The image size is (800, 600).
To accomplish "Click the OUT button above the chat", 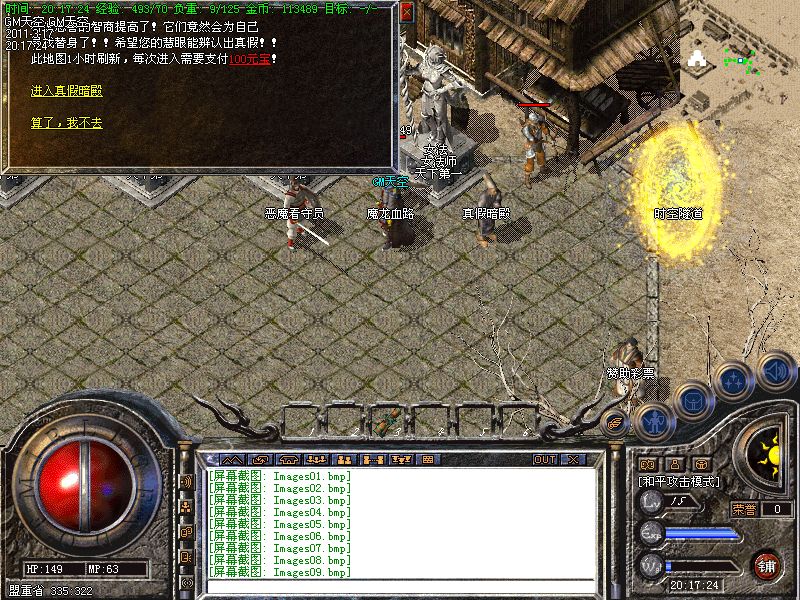I will click(544, 460).
